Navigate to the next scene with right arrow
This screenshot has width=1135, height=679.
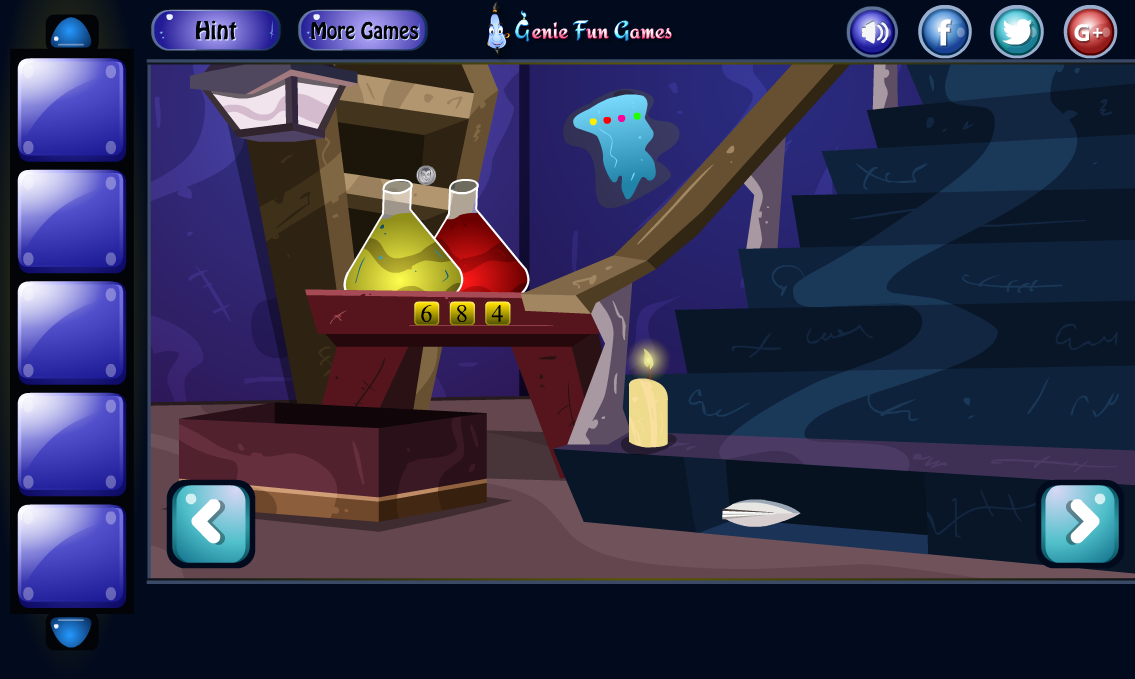(x=1080, y=523)
